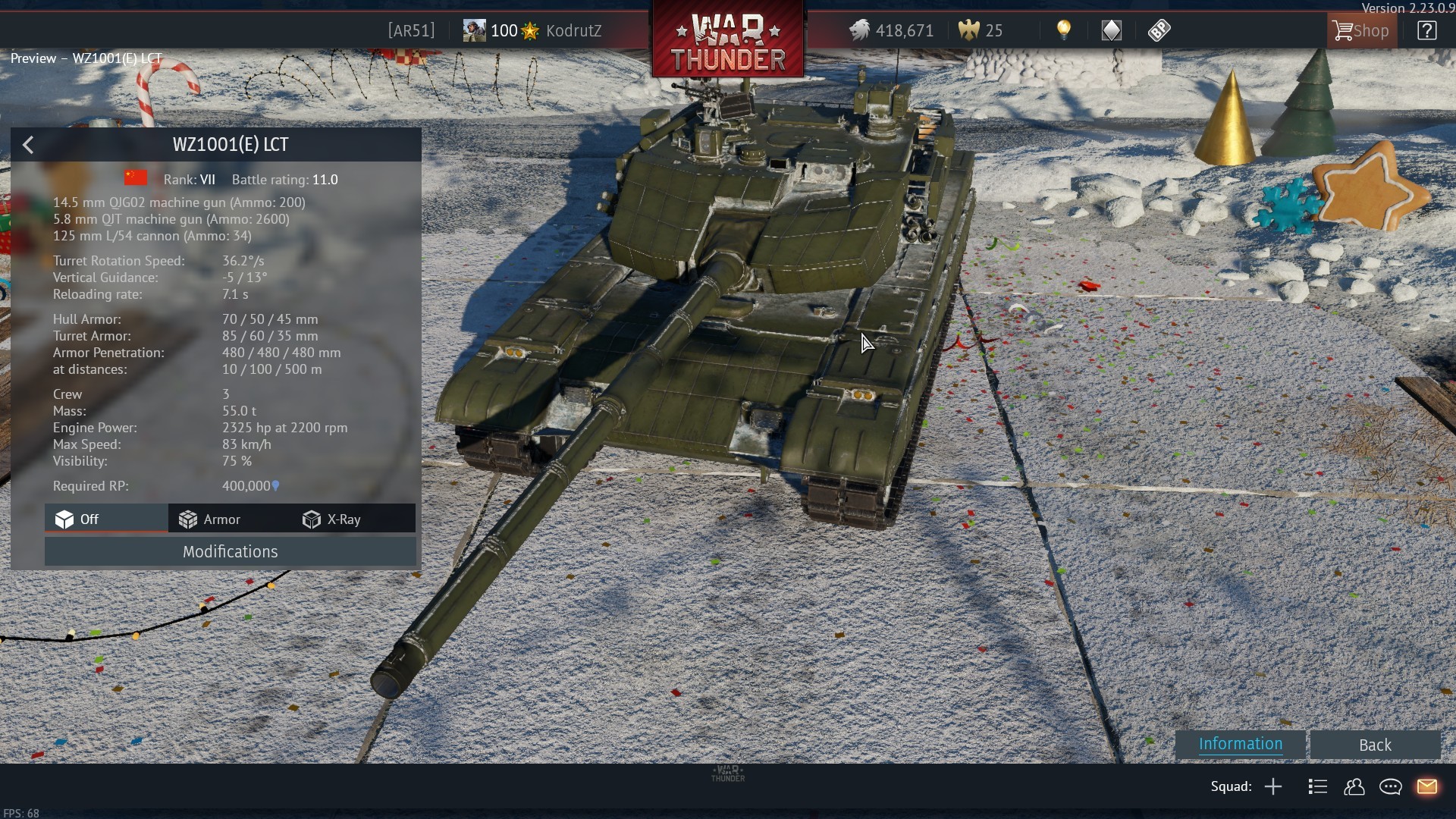Open the Battle Pass panel
The height and width of the screenshot is (819, 1456).
click(1158, 30)
